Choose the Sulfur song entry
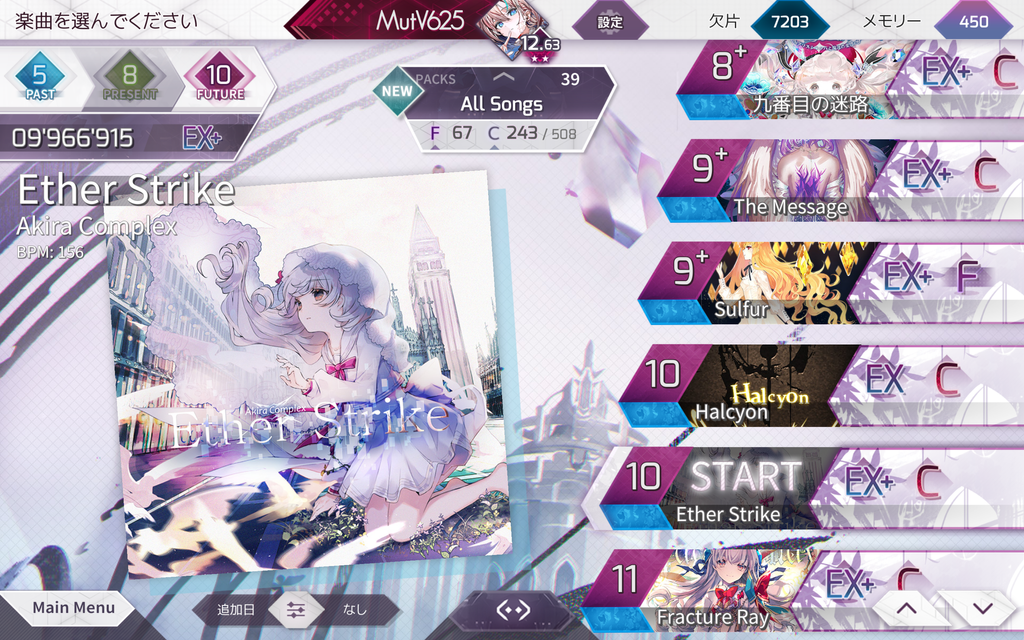The width and height of the screenshot is (1024, 640). pyautogui.click(x=780, y=283)
